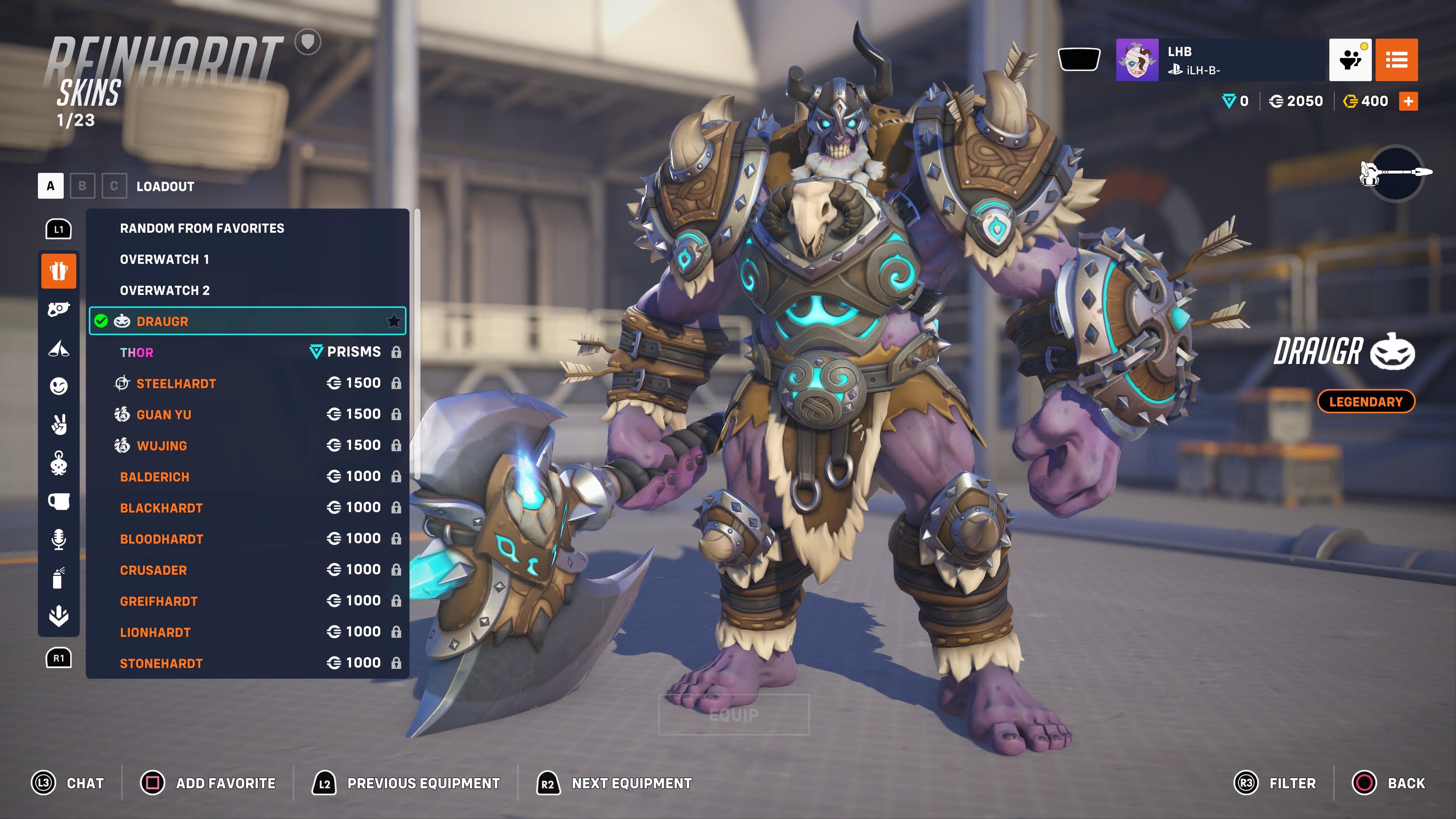Select the Draugr skin row
This screenshot has width=1456, height=819.
coord(247,321)
